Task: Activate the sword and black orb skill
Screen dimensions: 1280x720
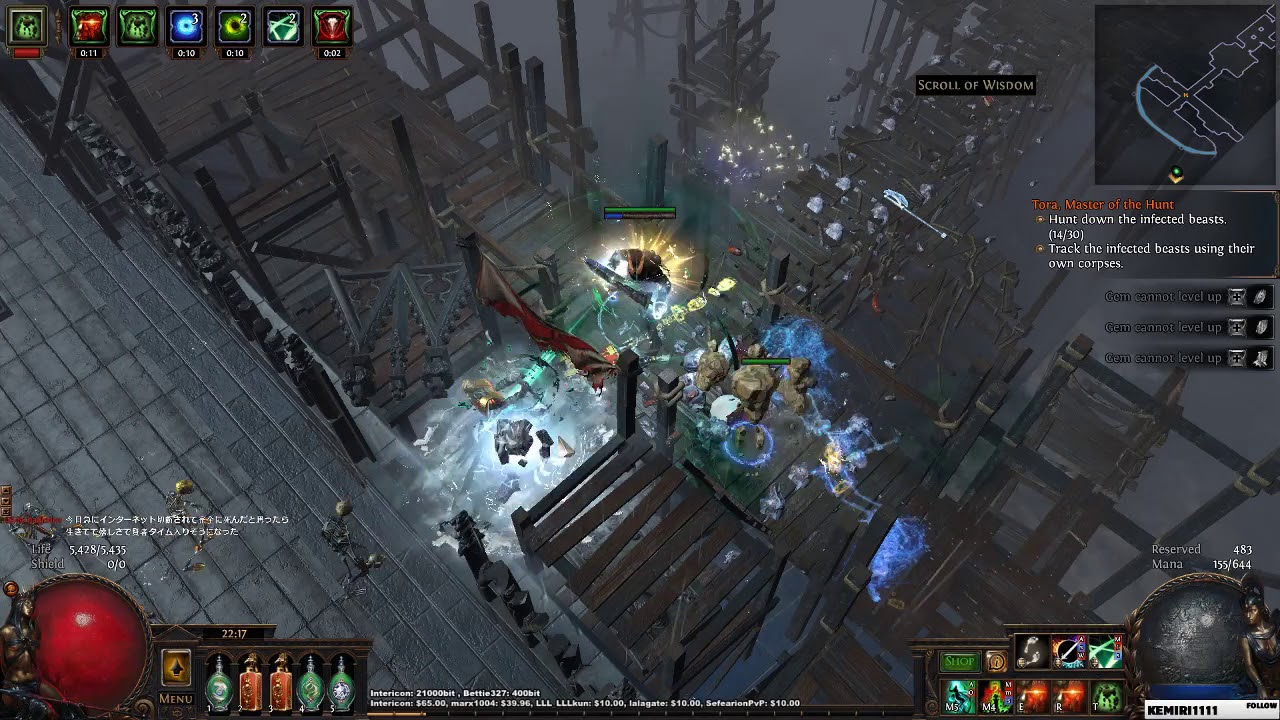Action: pos(1068,652)
